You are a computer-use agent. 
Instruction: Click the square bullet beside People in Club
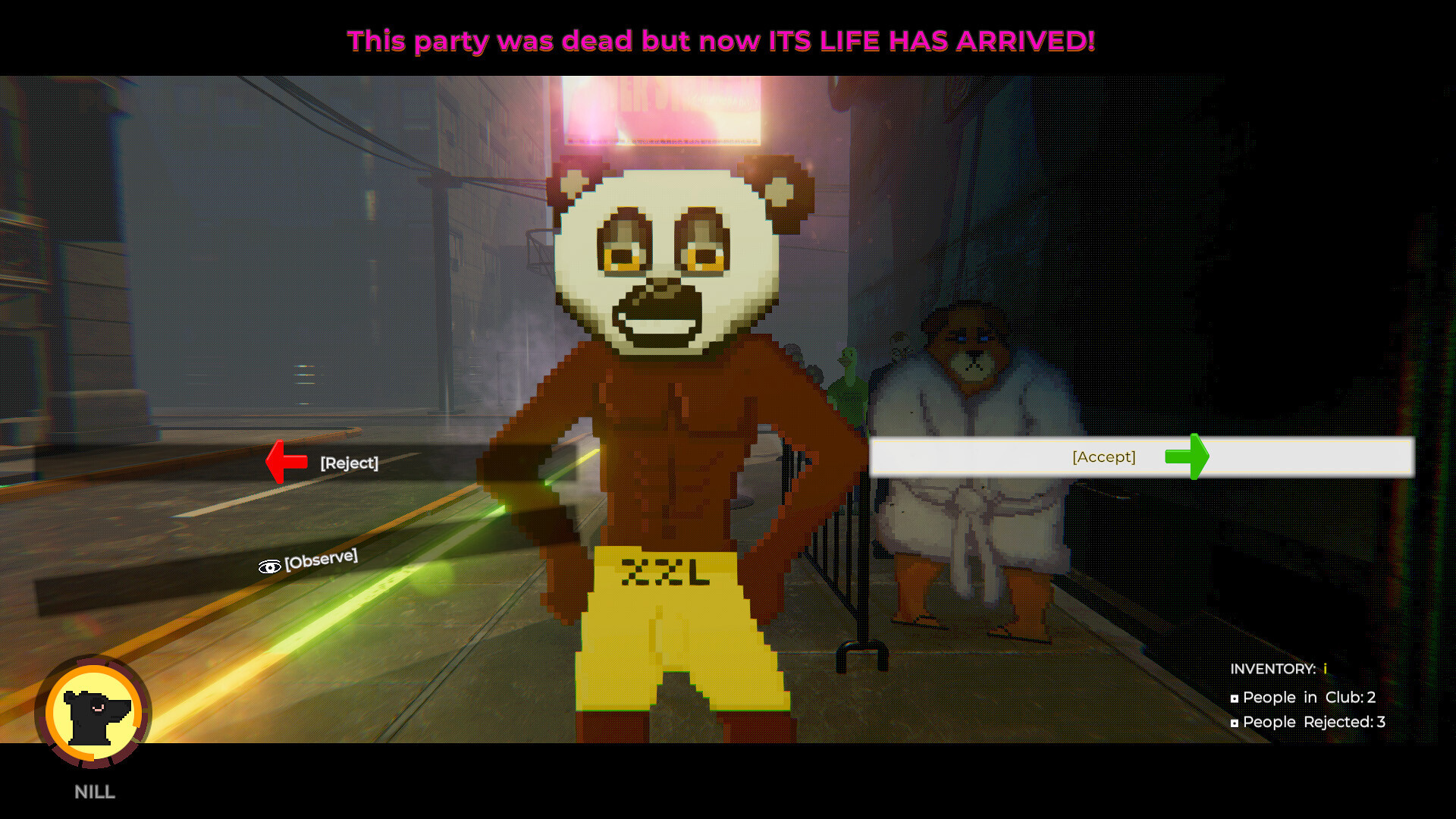pyautogui.click(x=1235, y=697)
